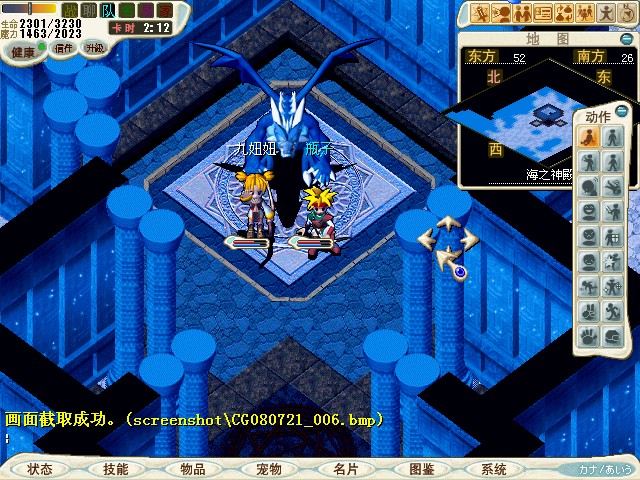Collapse the 动作 action panel

click(x=622, y=111)
